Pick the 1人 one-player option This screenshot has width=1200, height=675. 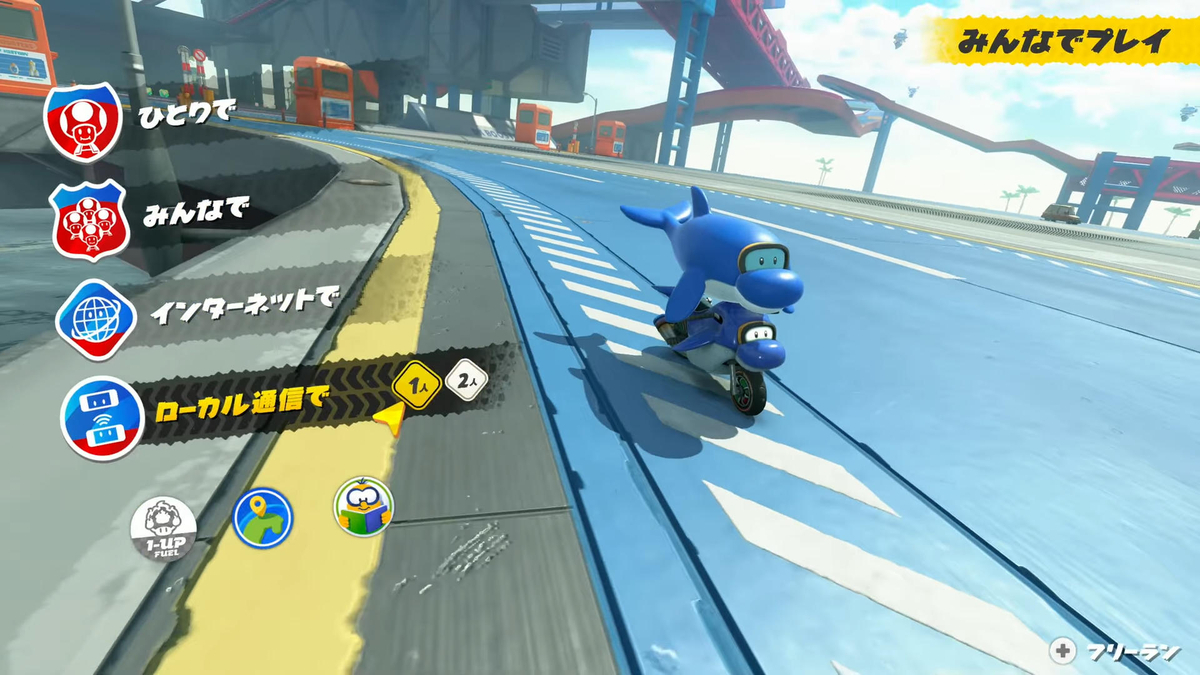[417, 381]
